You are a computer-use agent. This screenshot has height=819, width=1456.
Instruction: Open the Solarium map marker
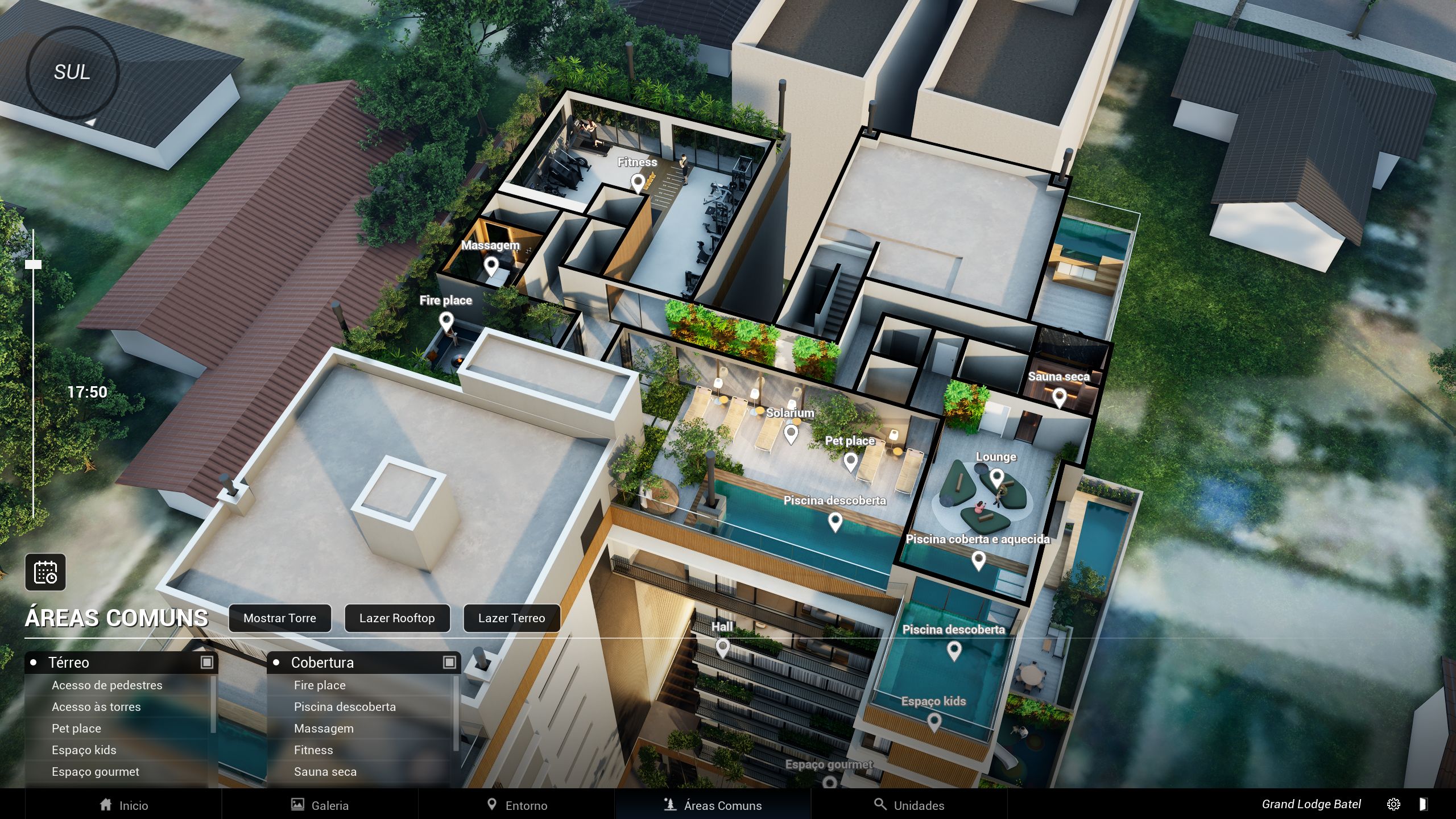(791, 434)
